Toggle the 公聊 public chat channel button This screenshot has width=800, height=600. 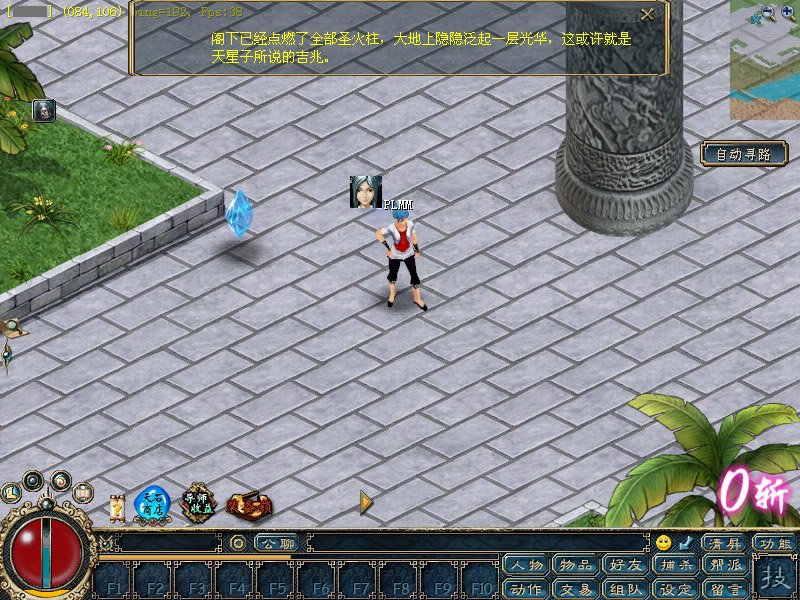click(x=276, y=543)
